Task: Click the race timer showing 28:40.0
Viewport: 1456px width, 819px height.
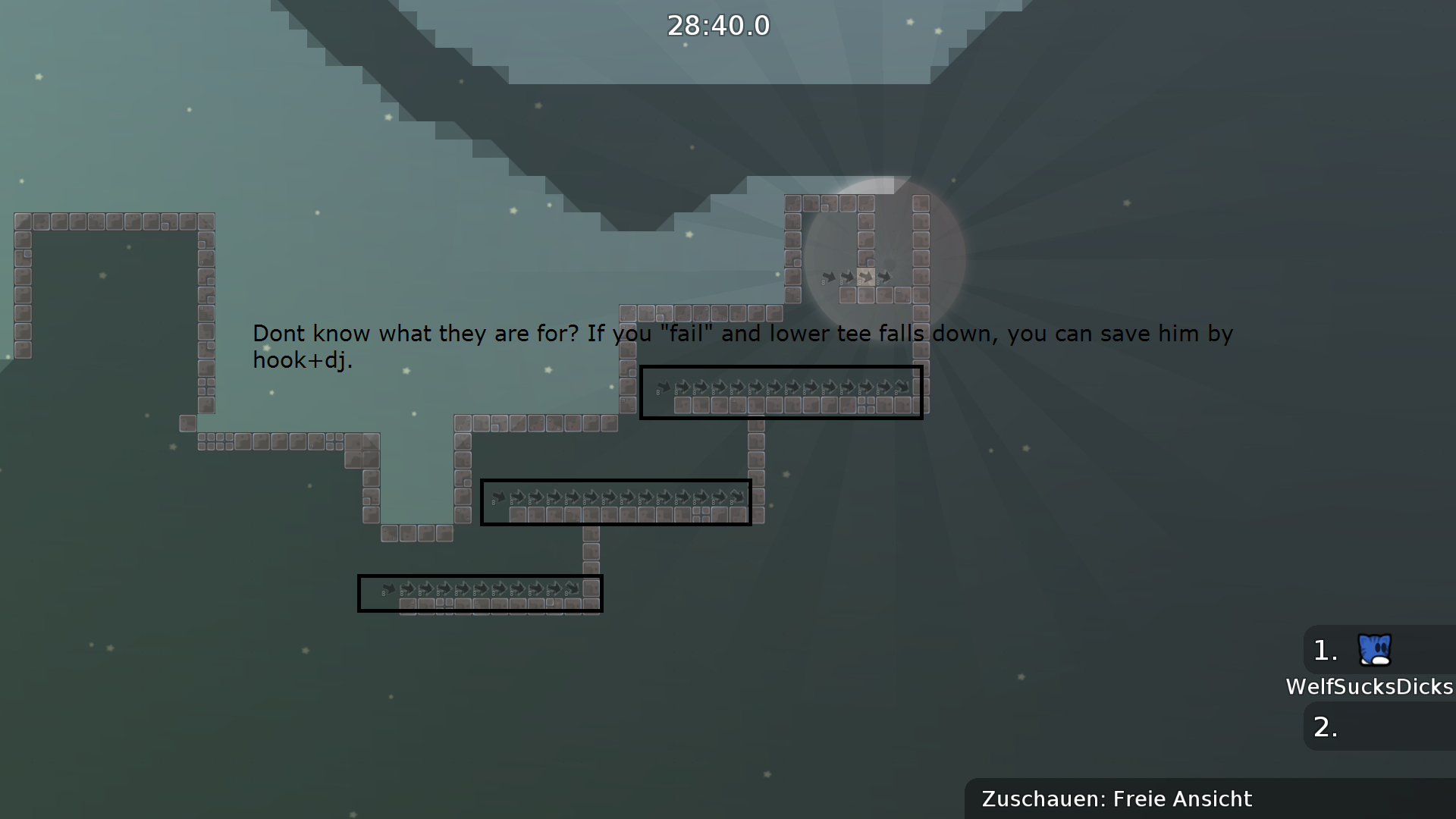Action: click(717, 25)
